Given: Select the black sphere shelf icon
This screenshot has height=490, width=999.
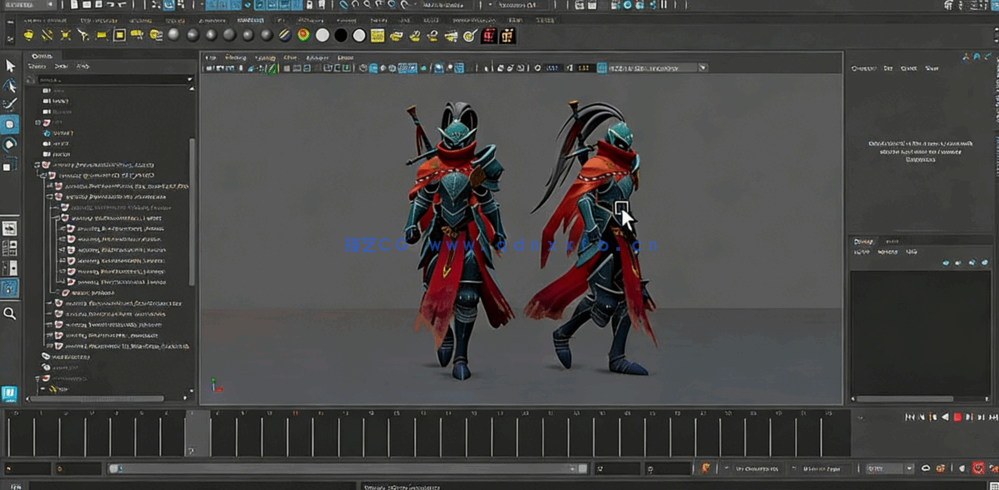Looking at the screenshot, I should [x=341, y=35].
